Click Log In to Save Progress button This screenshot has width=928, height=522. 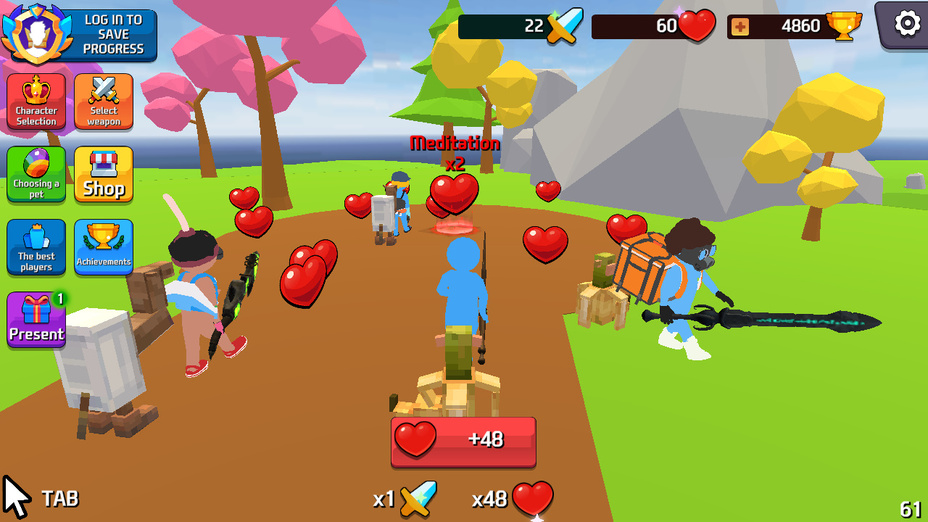pyautogui.click(x=80, y=34)
